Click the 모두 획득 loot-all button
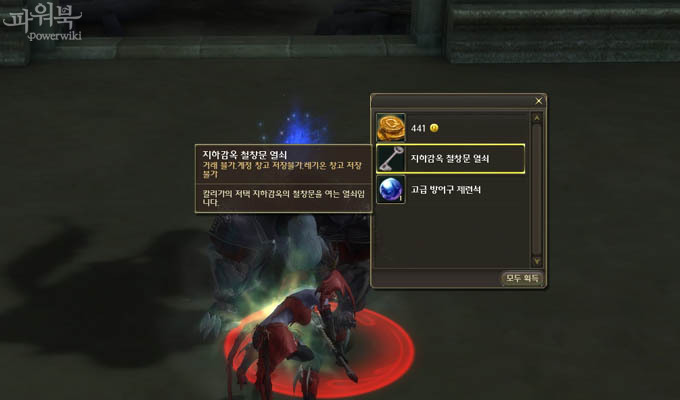The height and width of the screenshot is (400, 680). click(521, 279)
